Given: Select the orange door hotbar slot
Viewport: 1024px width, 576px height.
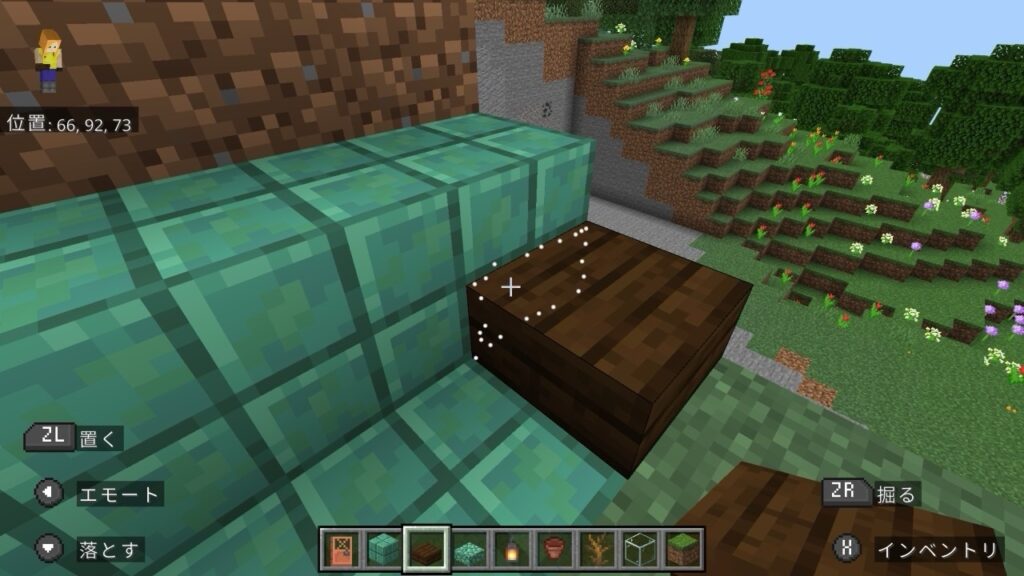Looking at the screenshot, I should [x=339, y=549].
